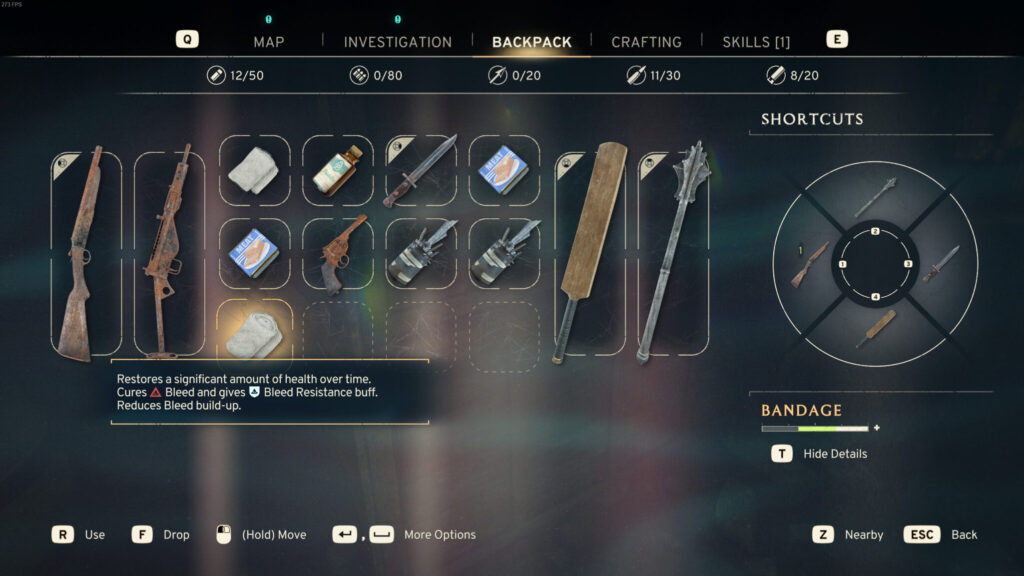This screenshot has width=1024, height=576.
Task: Switch to the Map tab
Action: coord(268,42)
